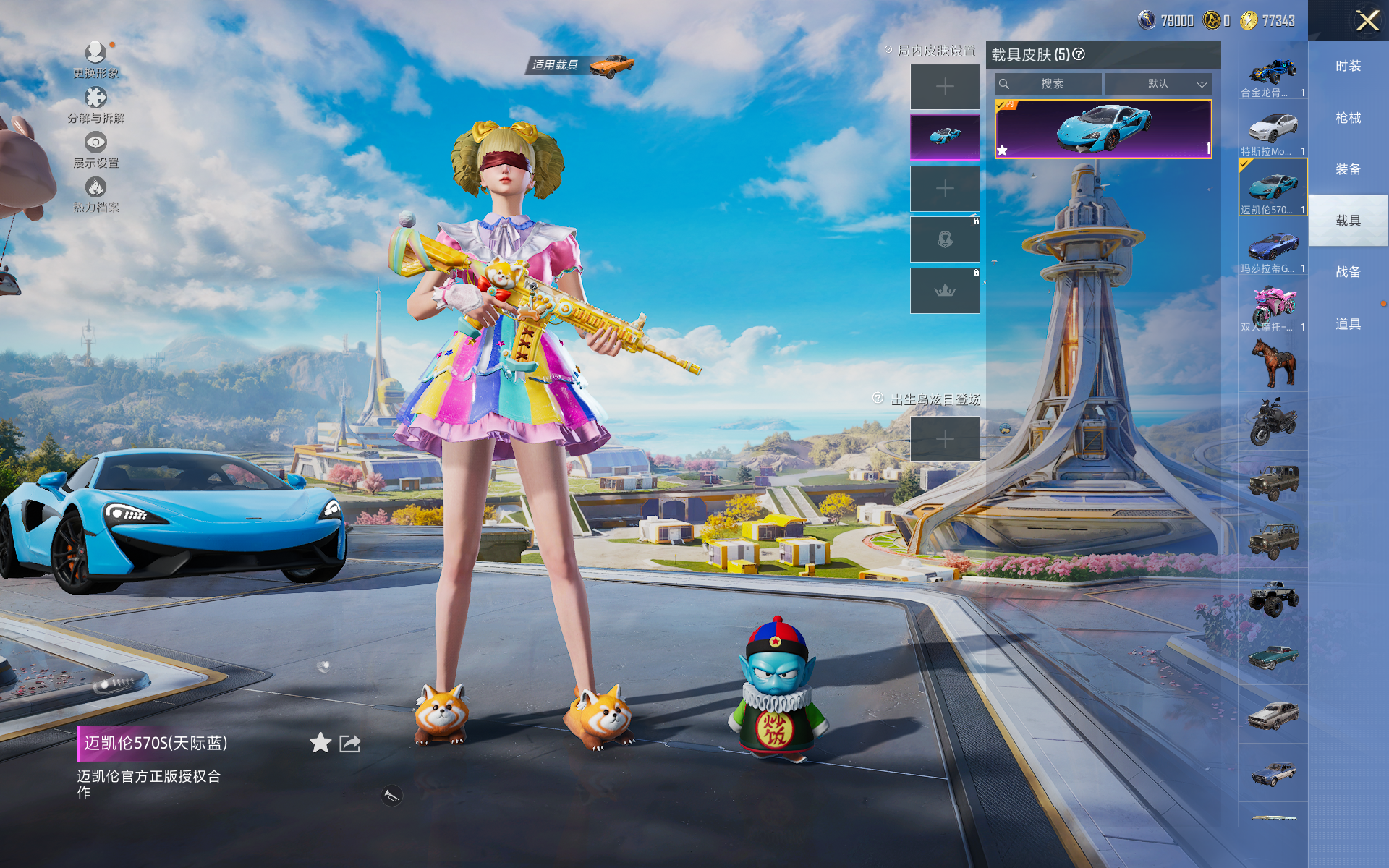Open 更换形象 character change
The width and height of the screenshot is (1389, 868).
95,59
